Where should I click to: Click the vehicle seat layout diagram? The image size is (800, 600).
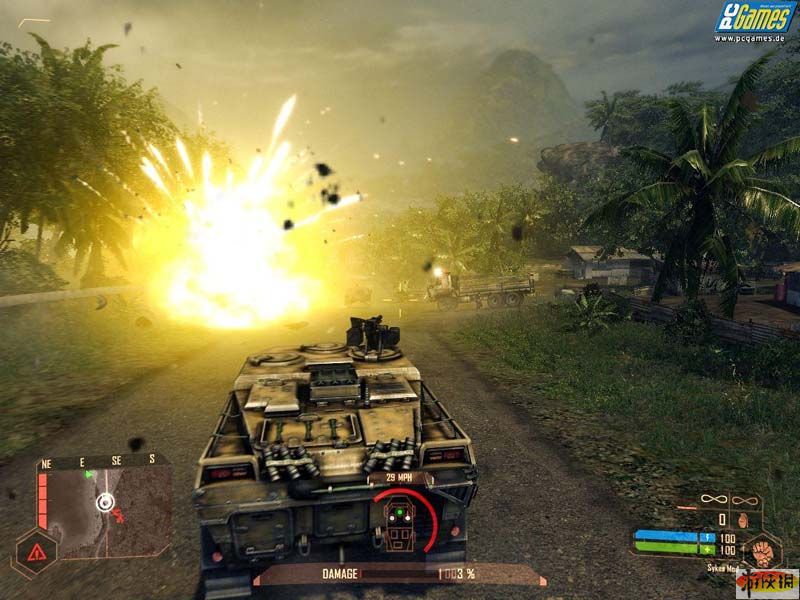coord(400,525)
